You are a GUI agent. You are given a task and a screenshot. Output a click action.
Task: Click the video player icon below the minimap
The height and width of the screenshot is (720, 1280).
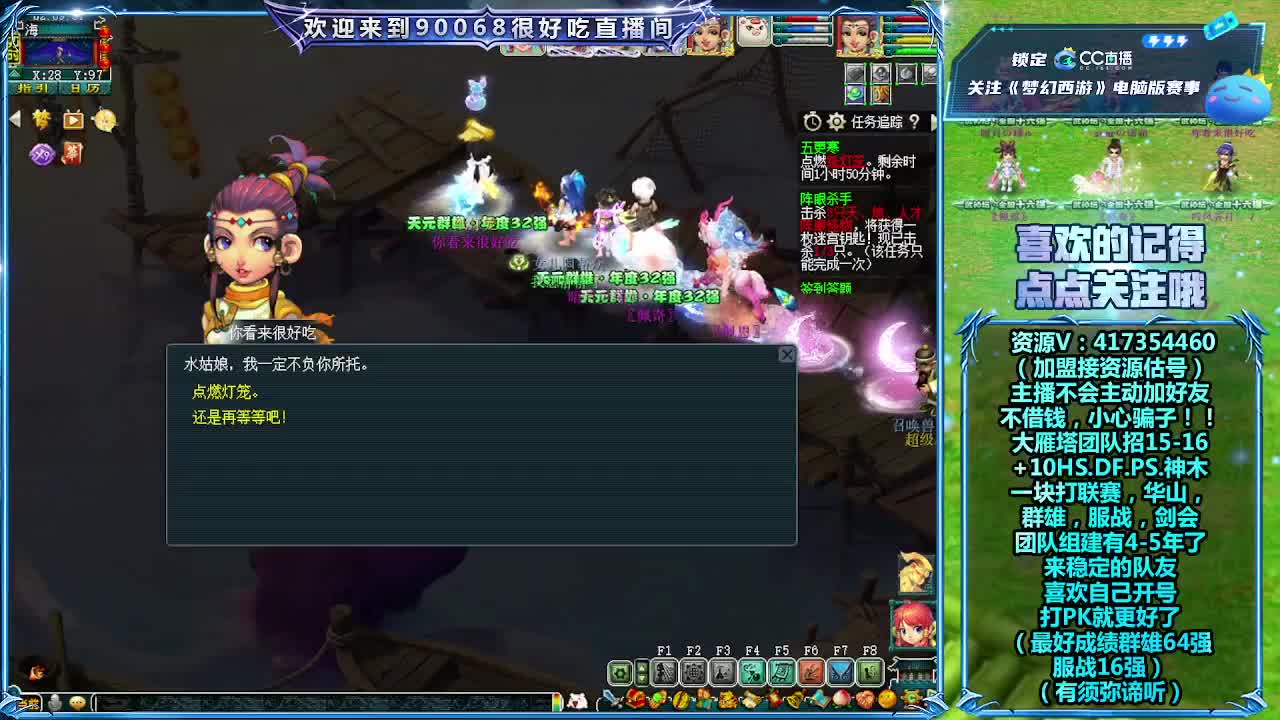[74, 121]
